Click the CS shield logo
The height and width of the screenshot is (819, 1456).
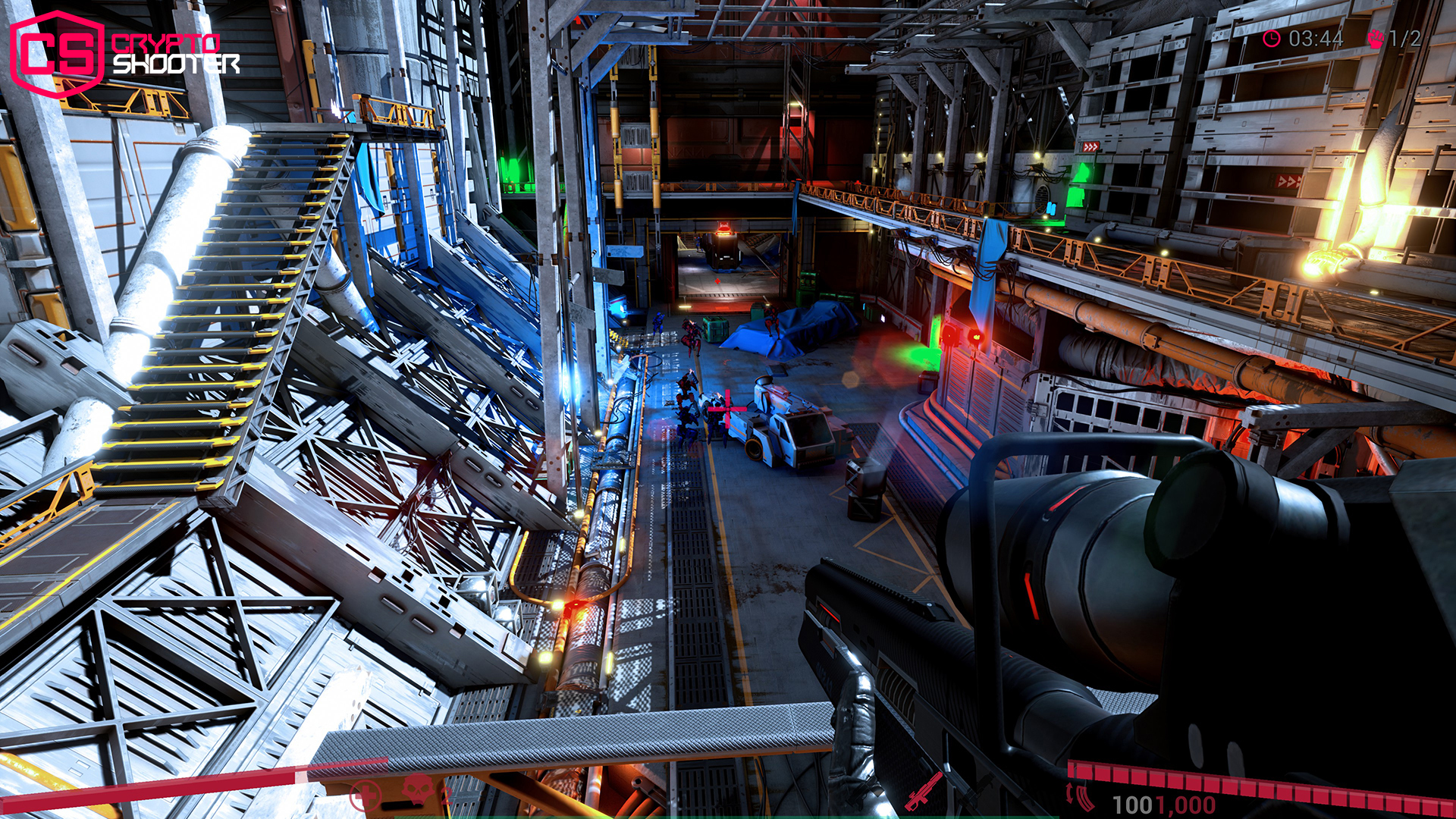pos(57,49)
